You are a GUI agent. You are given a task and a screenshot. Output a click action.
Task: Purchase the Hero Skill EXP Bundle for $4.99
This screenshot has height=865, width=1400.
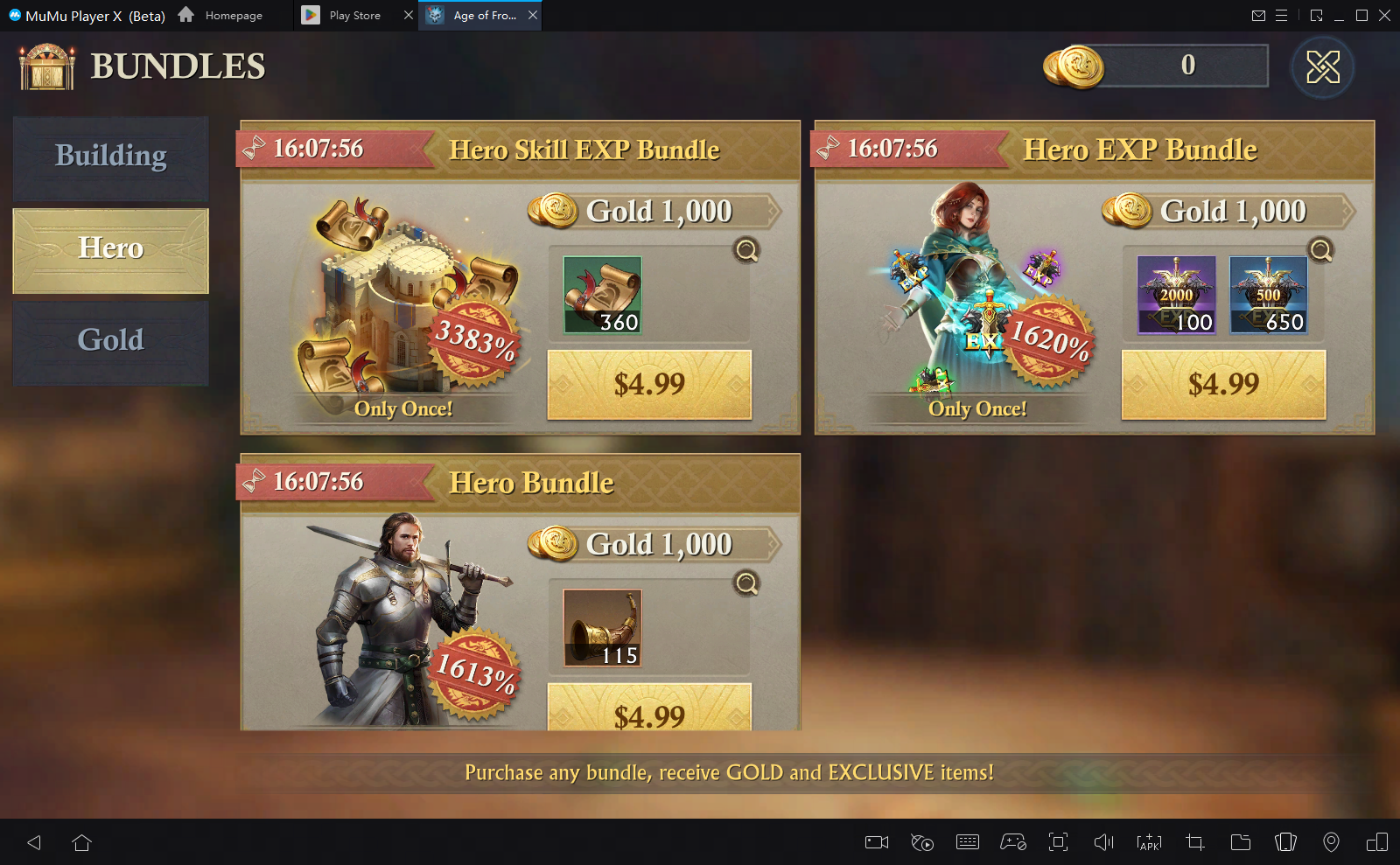pyautogui.click(x=649, y=385)
